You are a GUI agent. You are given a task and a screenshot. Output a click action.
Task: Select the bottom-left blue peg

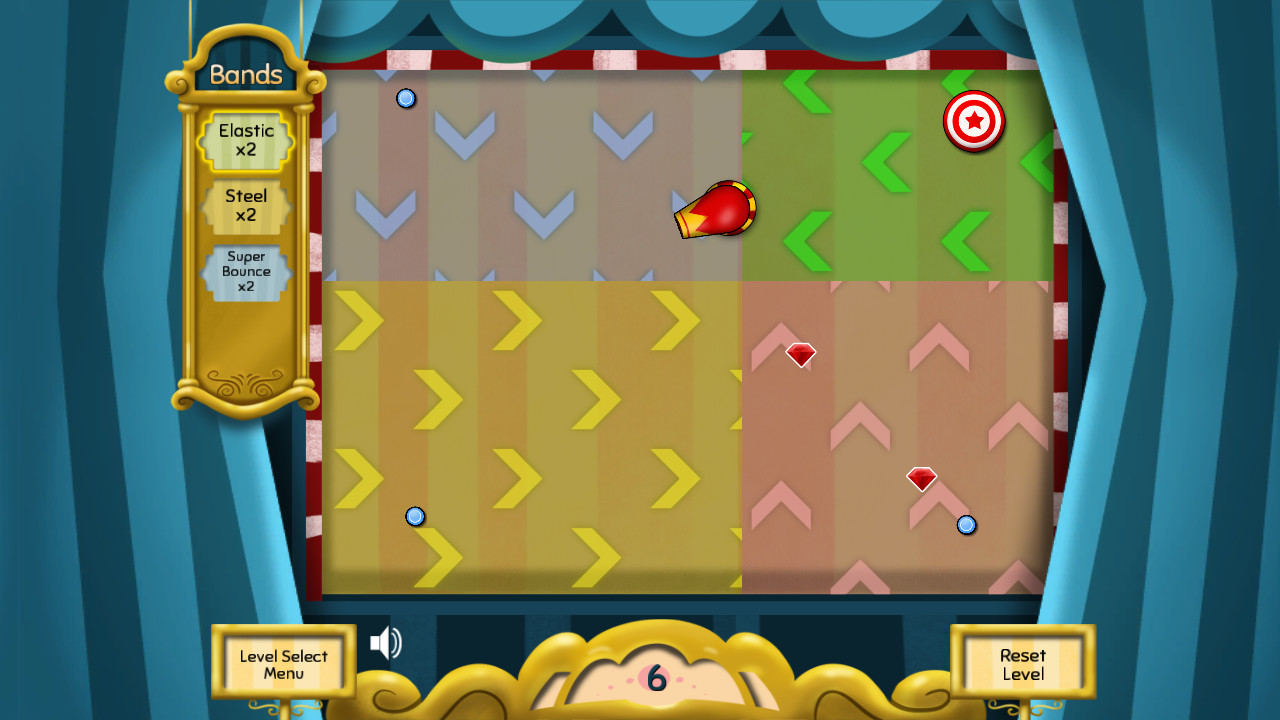(x=417, y=516)
